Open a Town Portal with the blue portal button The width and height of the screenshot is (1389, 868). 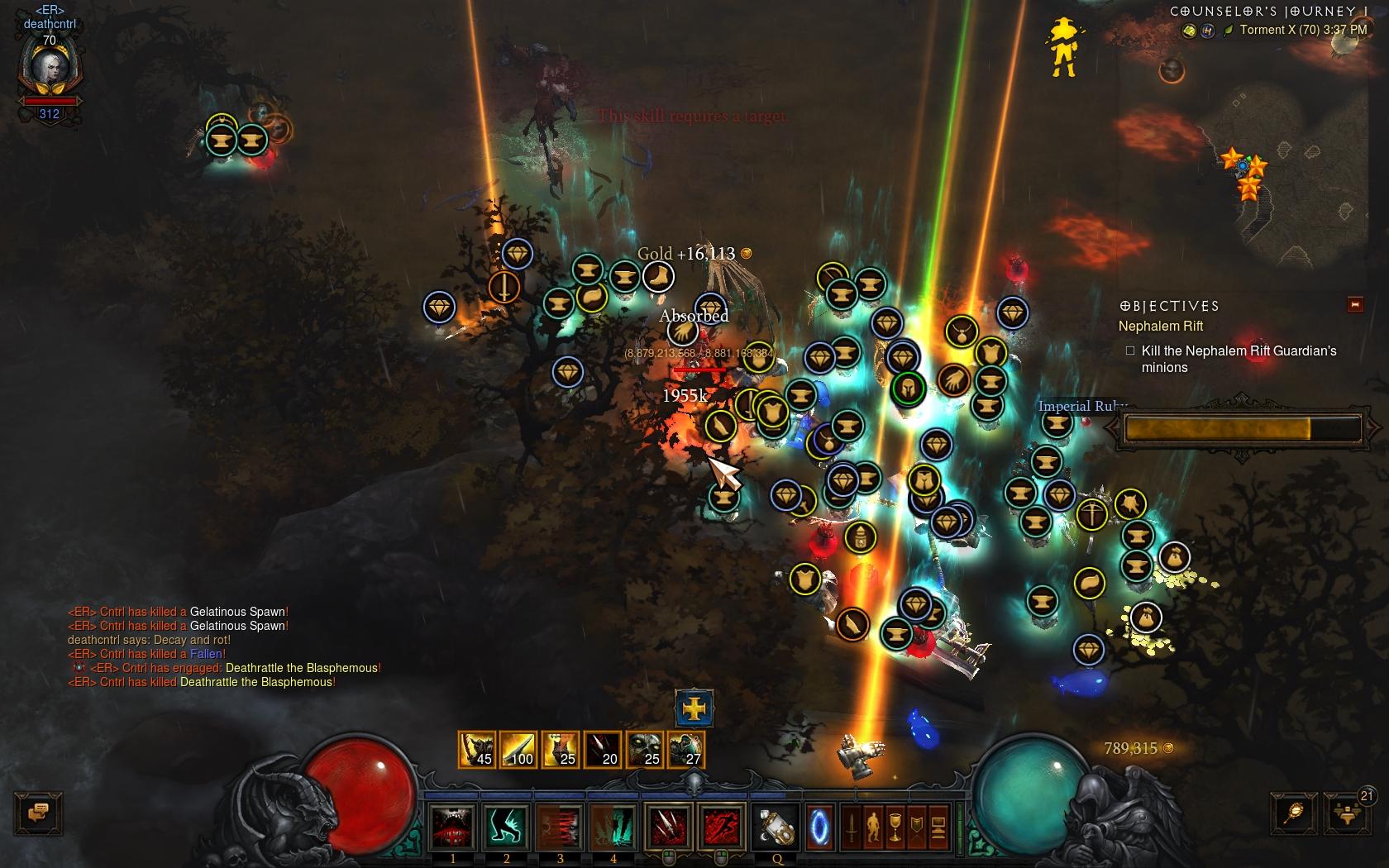point(820,827)
